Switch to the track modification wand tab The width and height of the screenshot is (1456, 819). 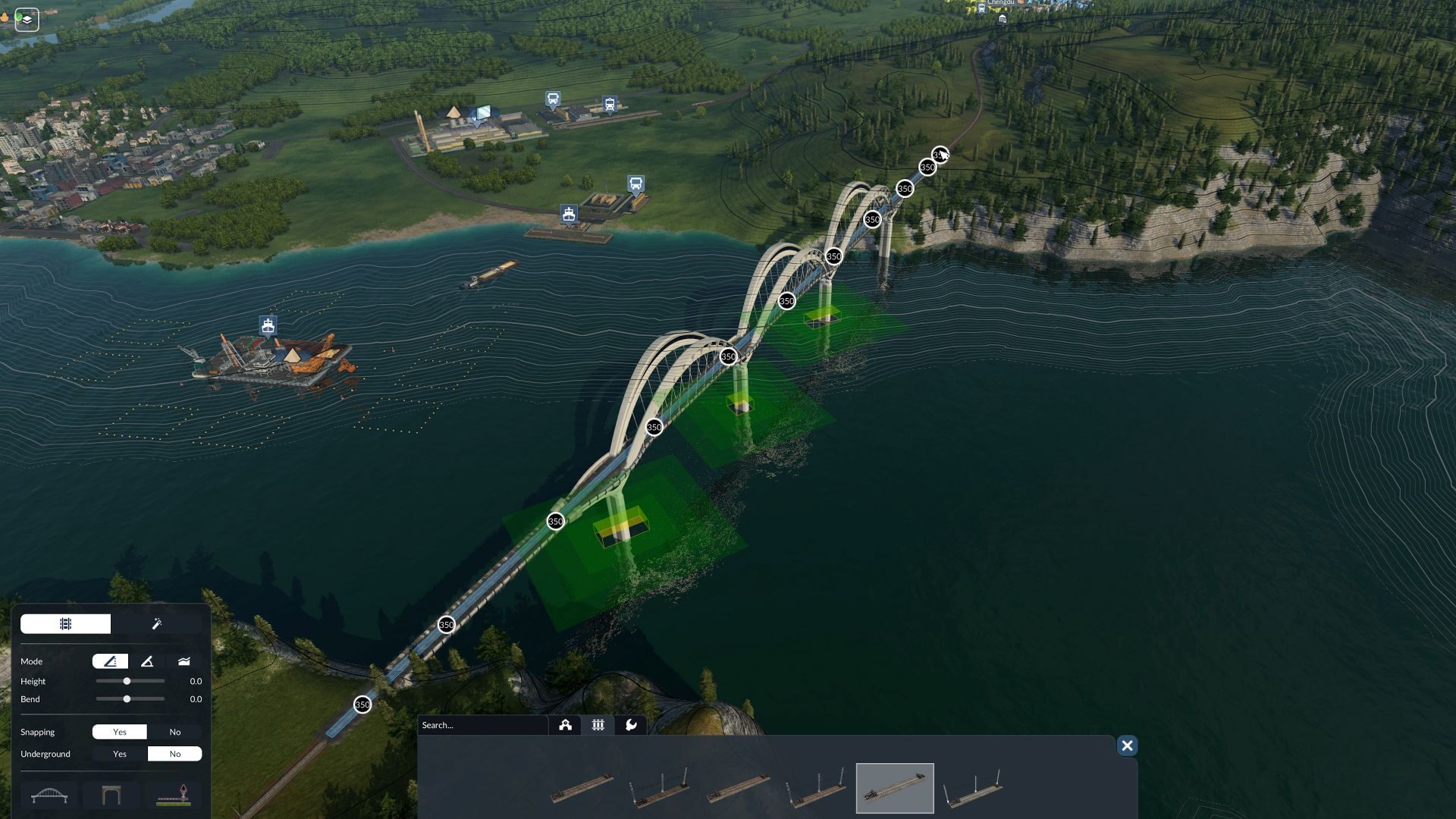158,623
